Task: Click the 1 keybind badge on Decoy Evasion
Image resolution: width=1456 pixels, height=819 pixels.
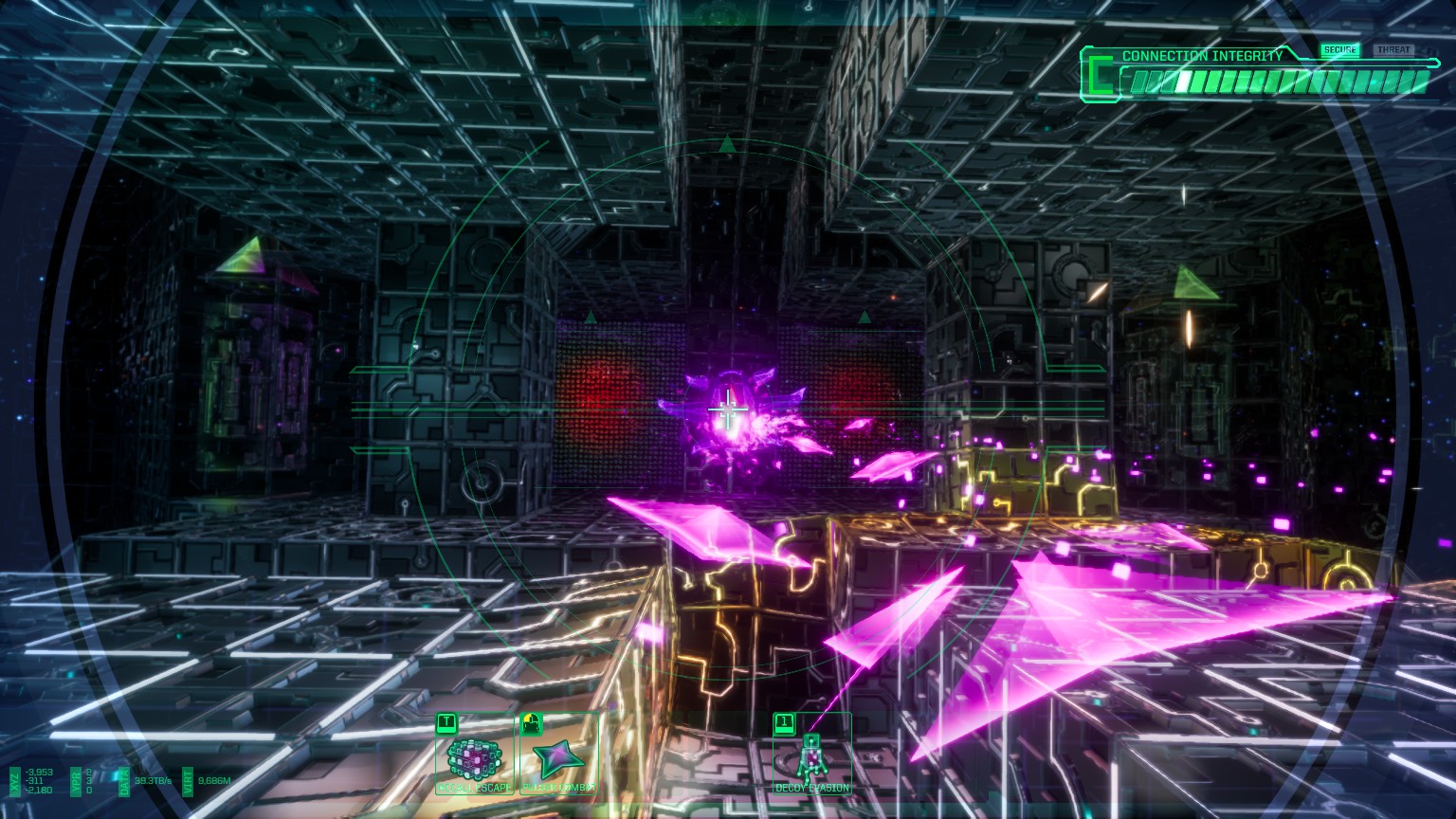Action: pyautogui.click(x=785, y=721)
